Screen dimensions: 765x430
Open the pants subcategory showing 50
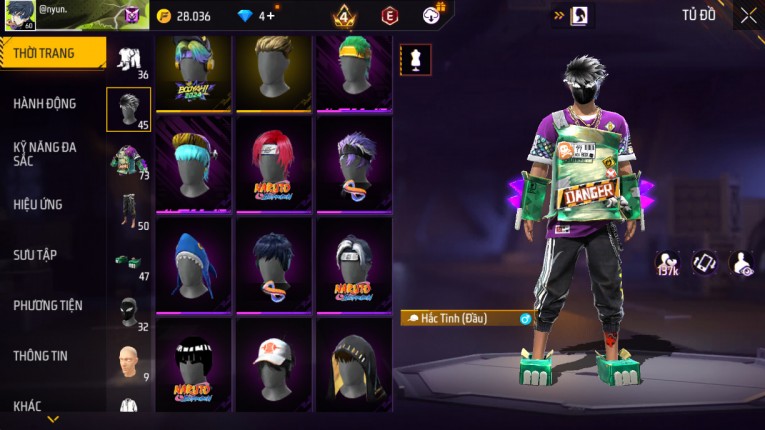click(128, 211)
